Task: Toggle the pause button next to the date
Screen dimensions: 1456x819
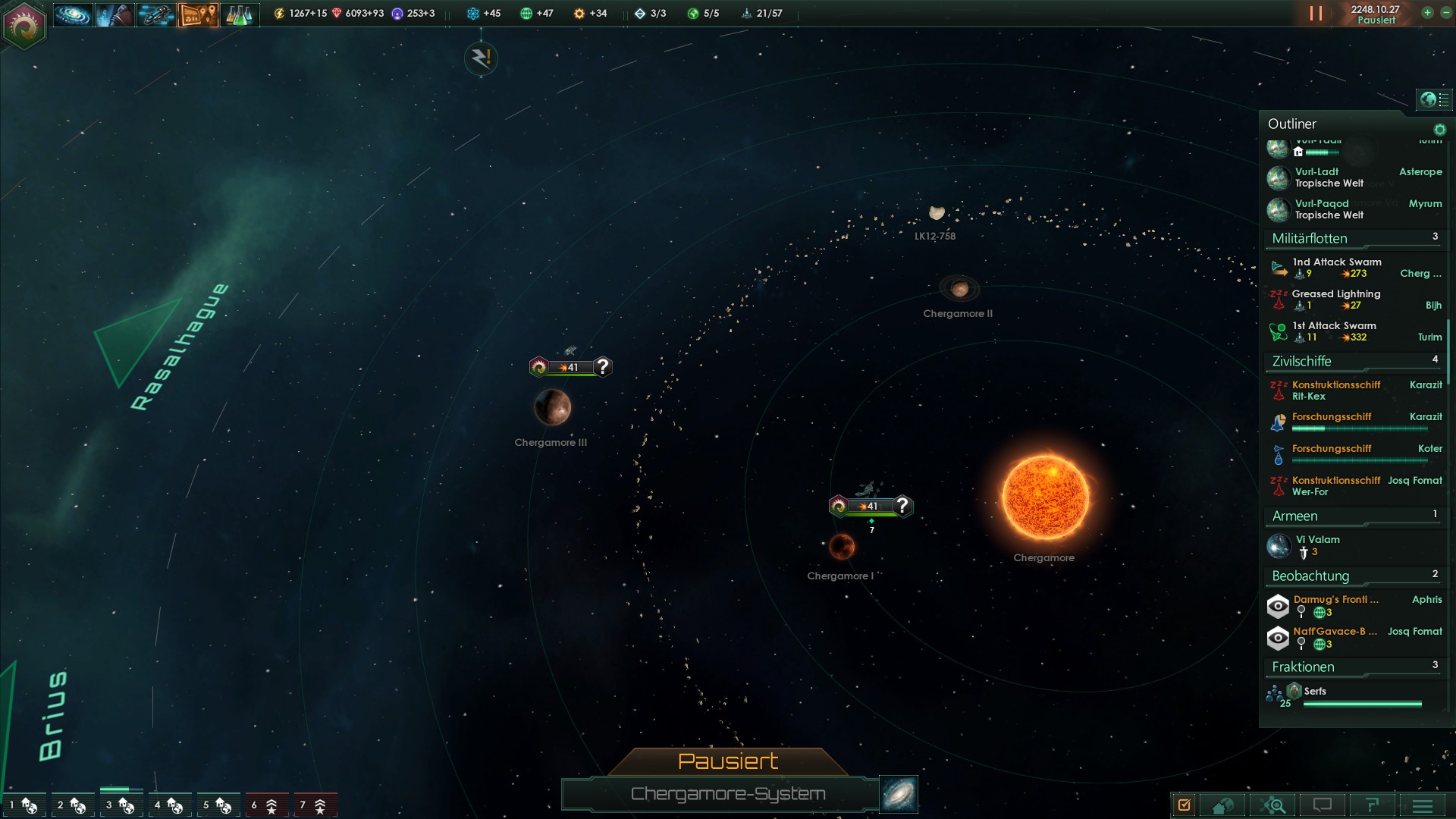Action: [1316, 14]
